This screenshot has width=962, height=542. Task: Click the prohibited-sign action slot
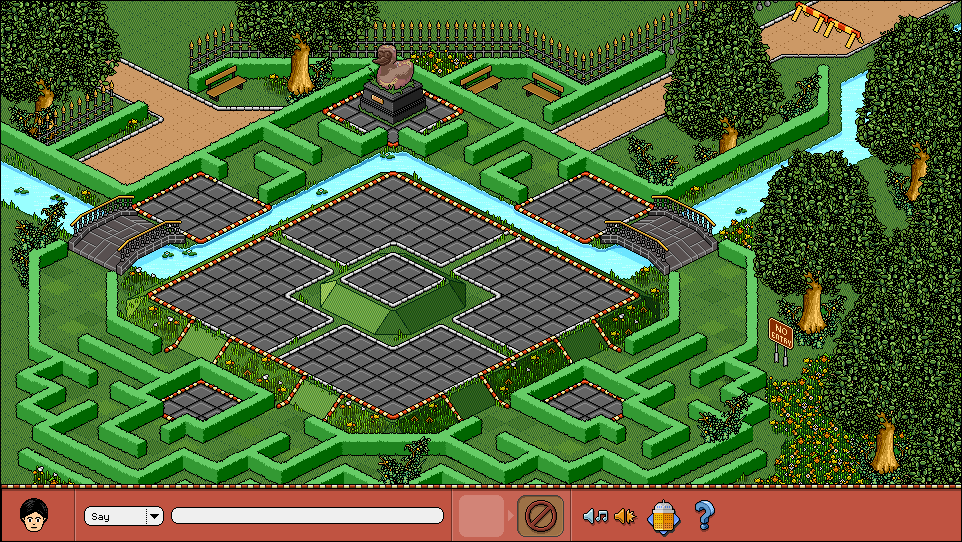pos(539,515)
